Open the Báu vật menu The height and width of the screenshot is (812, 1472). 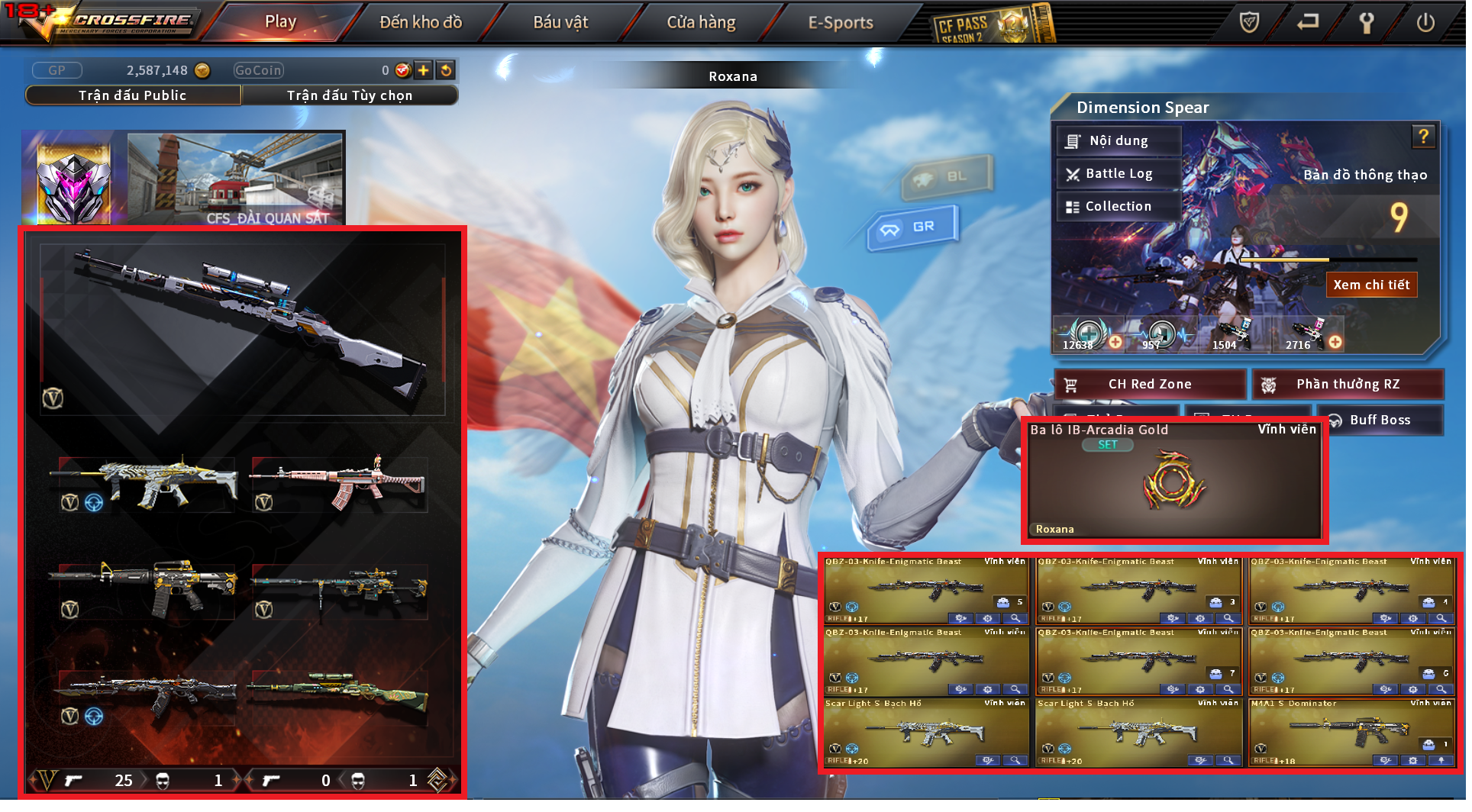tap(560, 22)
